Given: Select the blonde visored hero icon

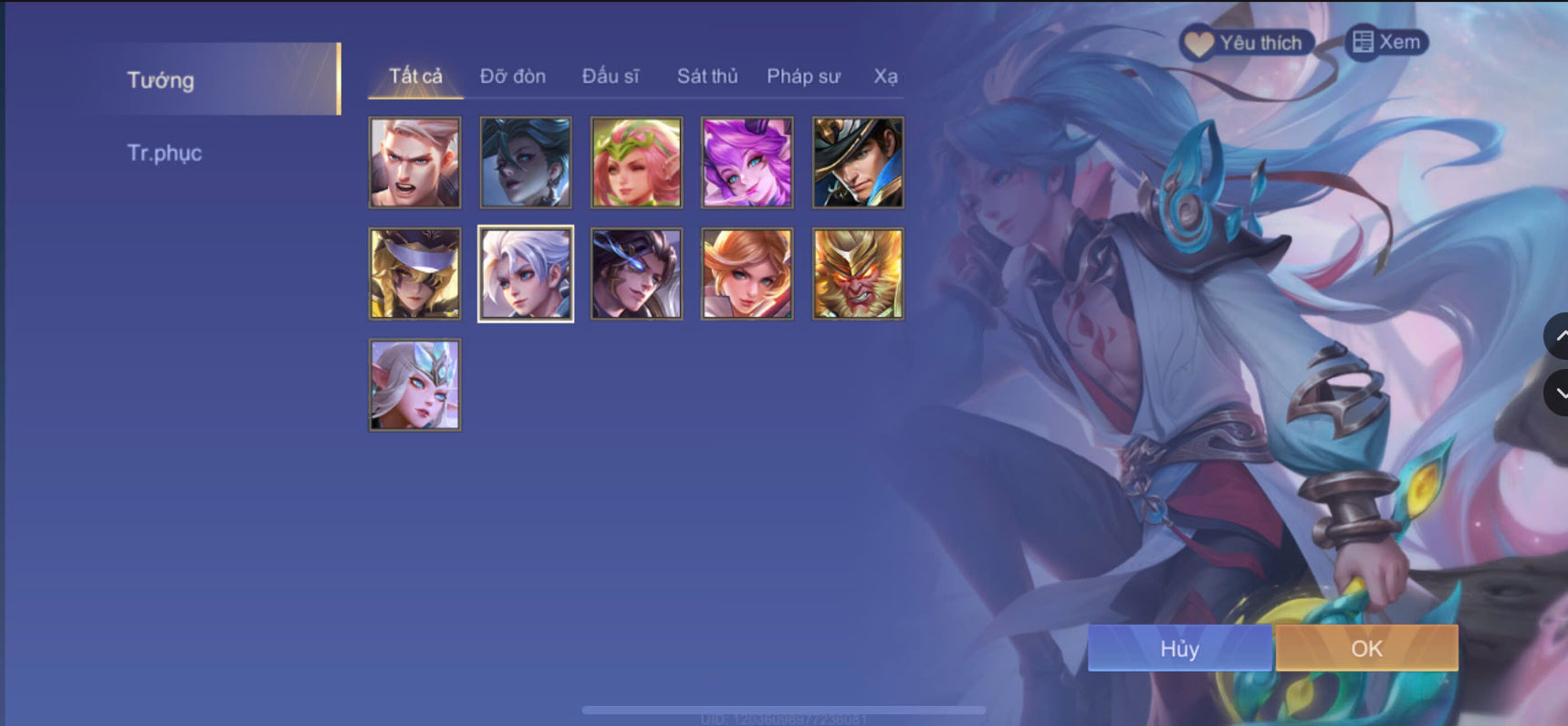Looking at the screenshot, I should 414,273.
